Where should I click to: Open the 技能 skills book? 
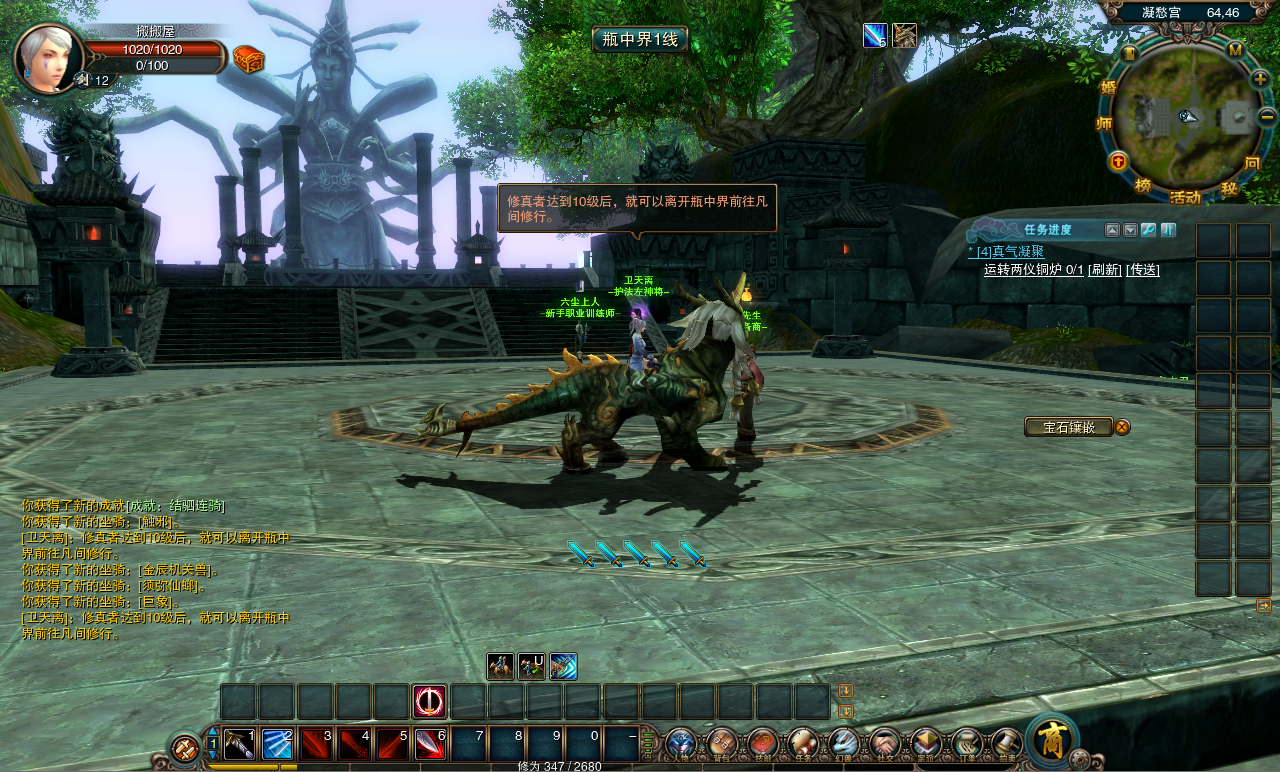[x=762, y=744]
